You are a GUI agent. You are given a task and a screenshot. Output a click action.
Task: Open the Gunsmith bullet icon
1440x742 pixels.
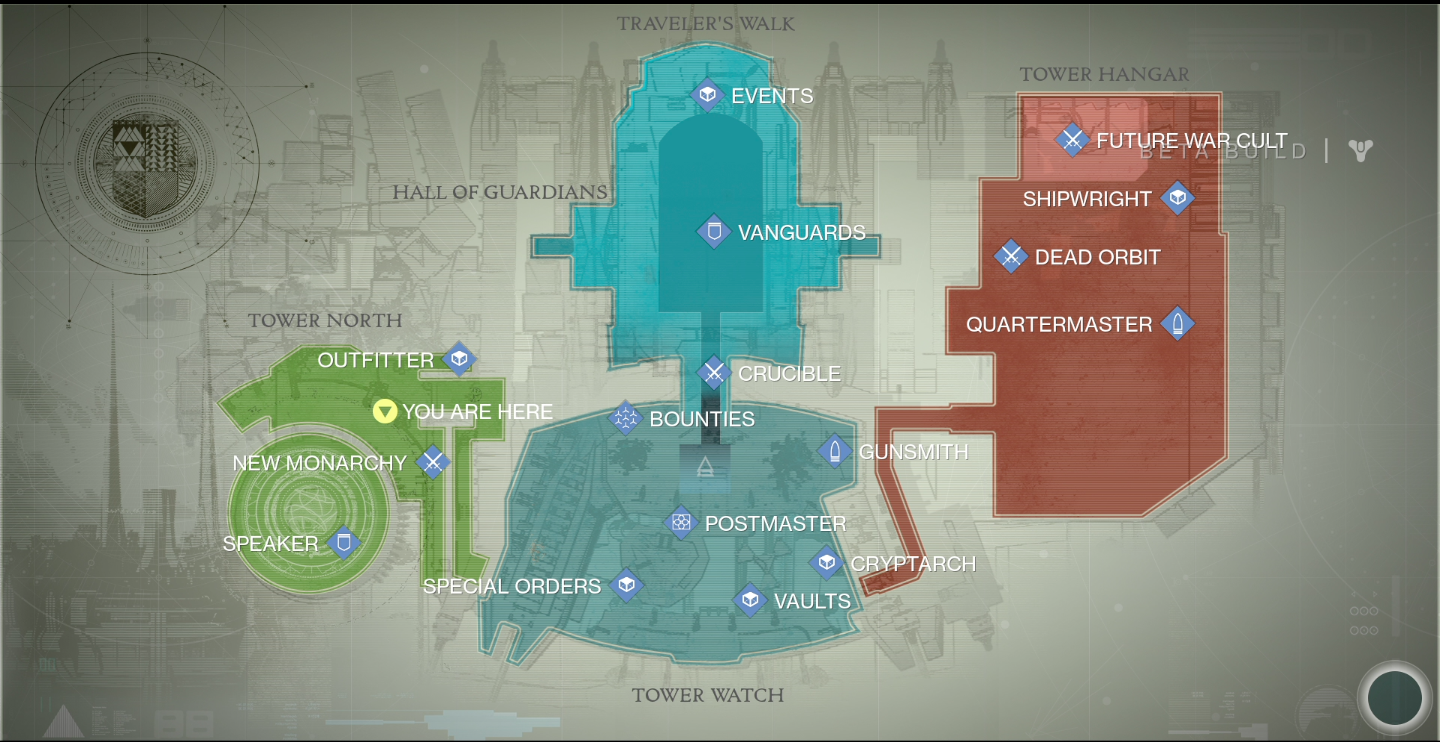pyautogui.click(x=836, y=451)
